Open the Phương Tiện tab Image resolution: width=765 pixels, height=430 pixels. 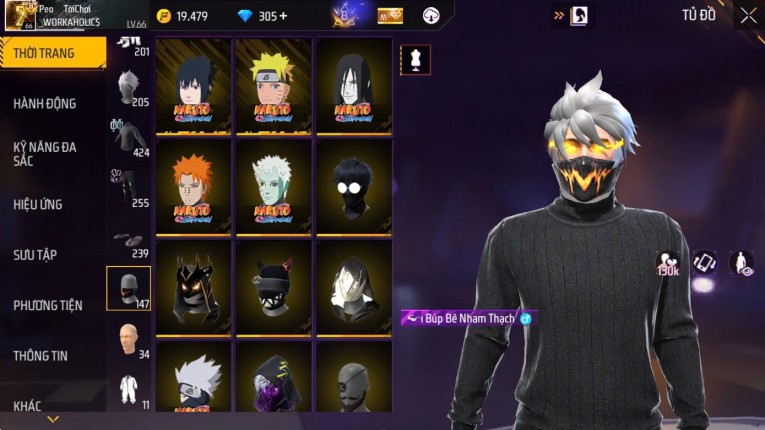coord(48,305)
